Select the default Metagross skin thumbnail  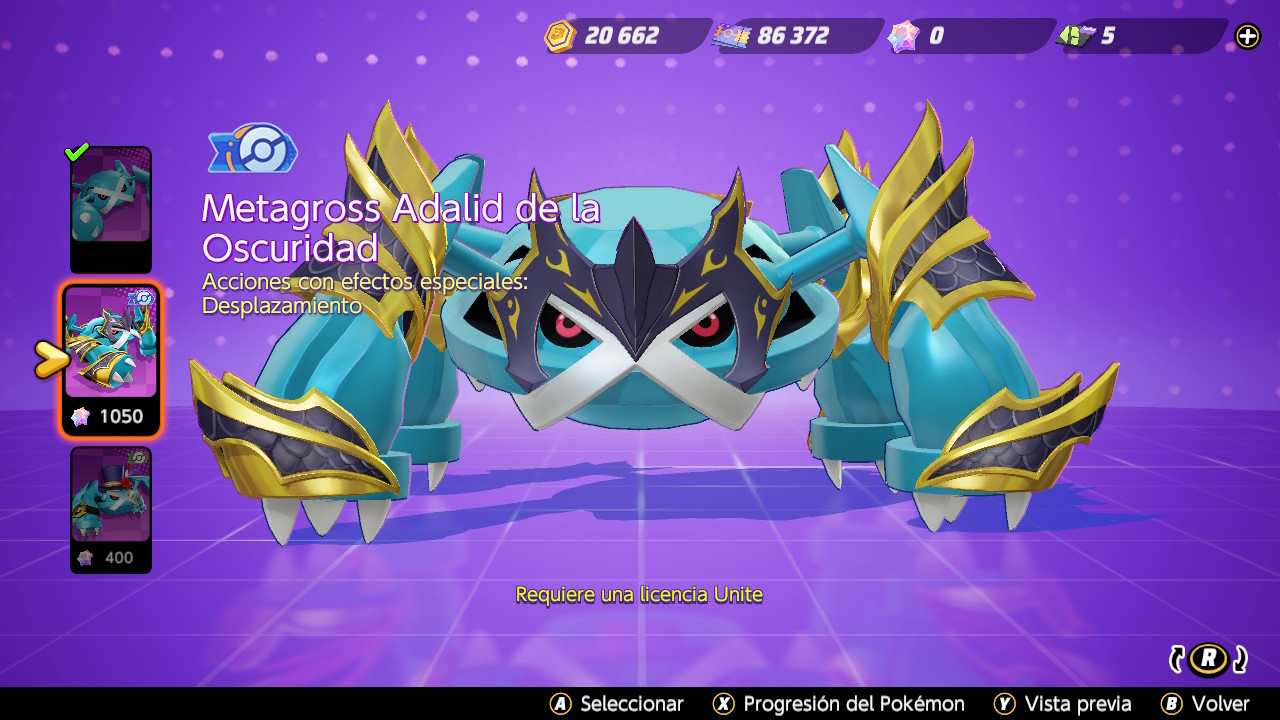click(110, 208)
